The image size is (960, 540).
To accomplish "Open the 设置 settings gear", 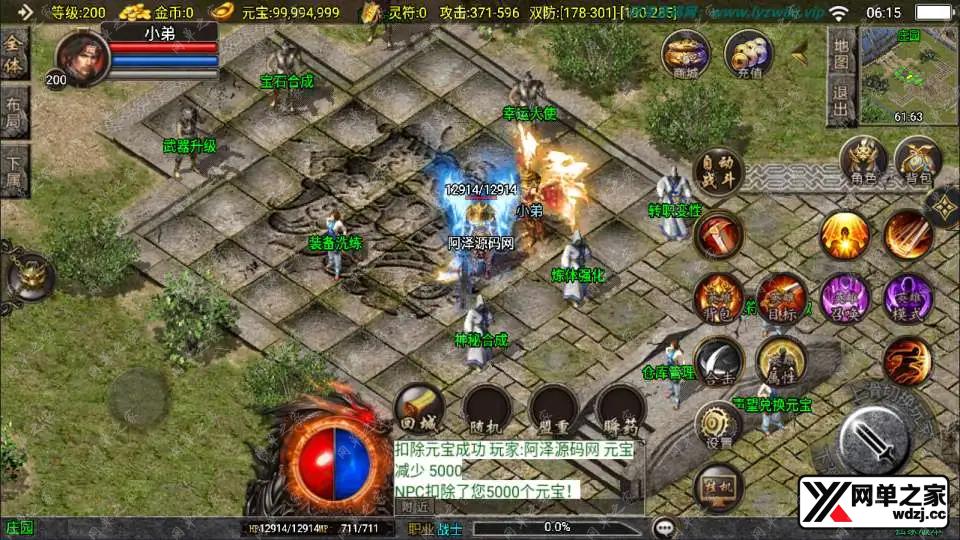I will pyautogui.click(x=718, y=423).
